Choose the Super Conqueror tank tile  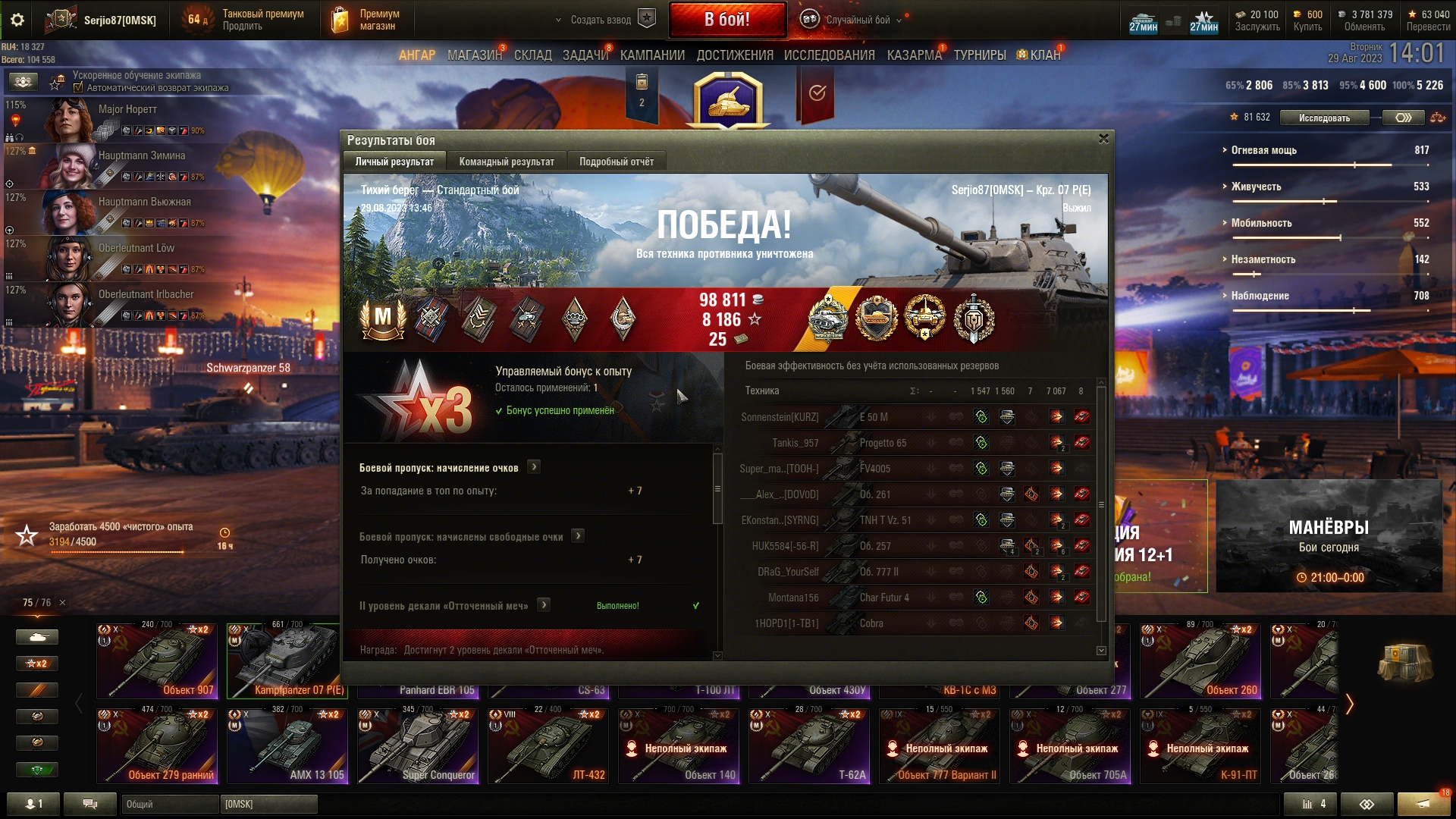coord(418,746)
